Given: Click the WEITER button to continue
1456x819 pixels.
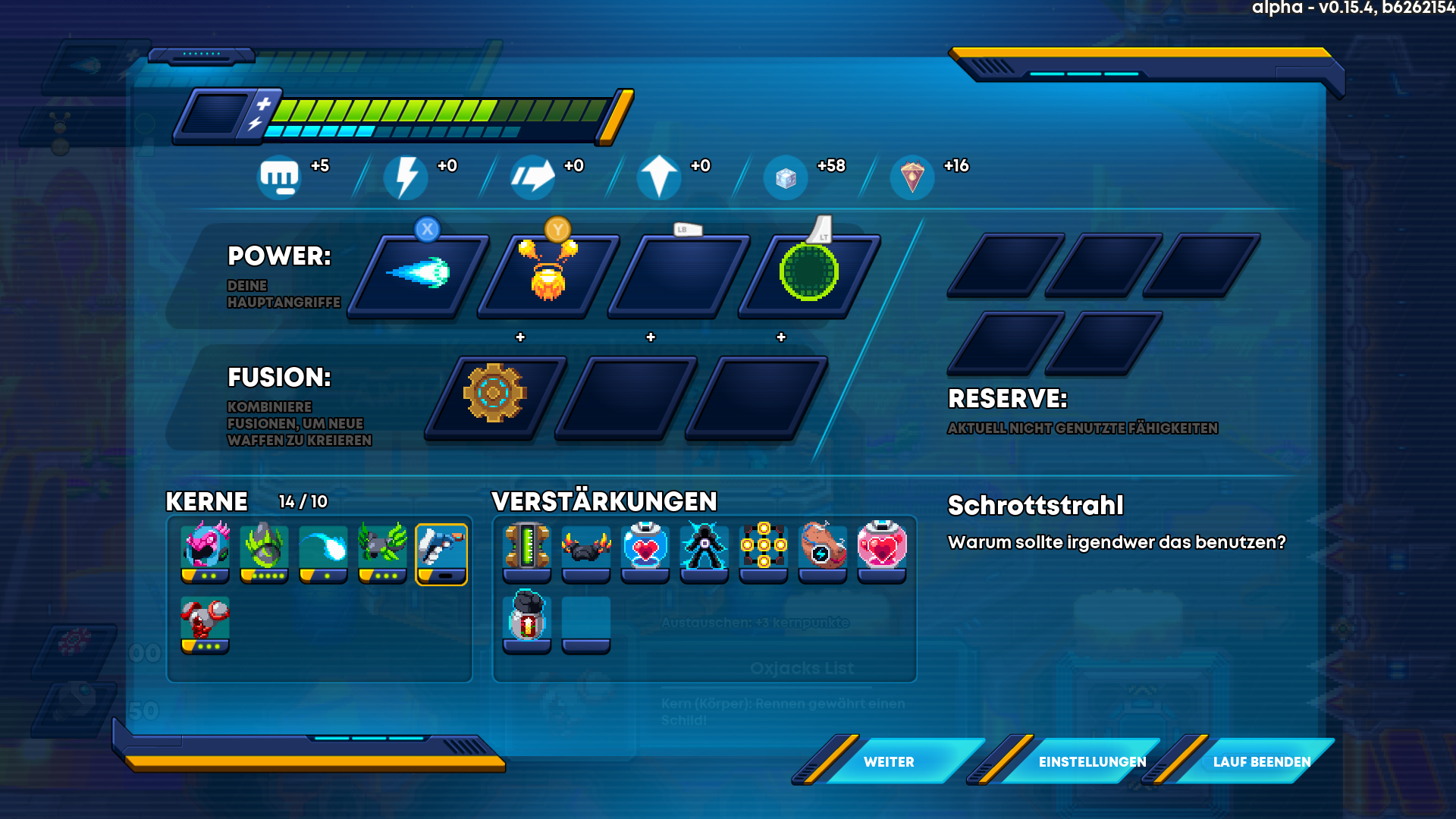Looking at the screenshot, I should [x=889, y=761].
